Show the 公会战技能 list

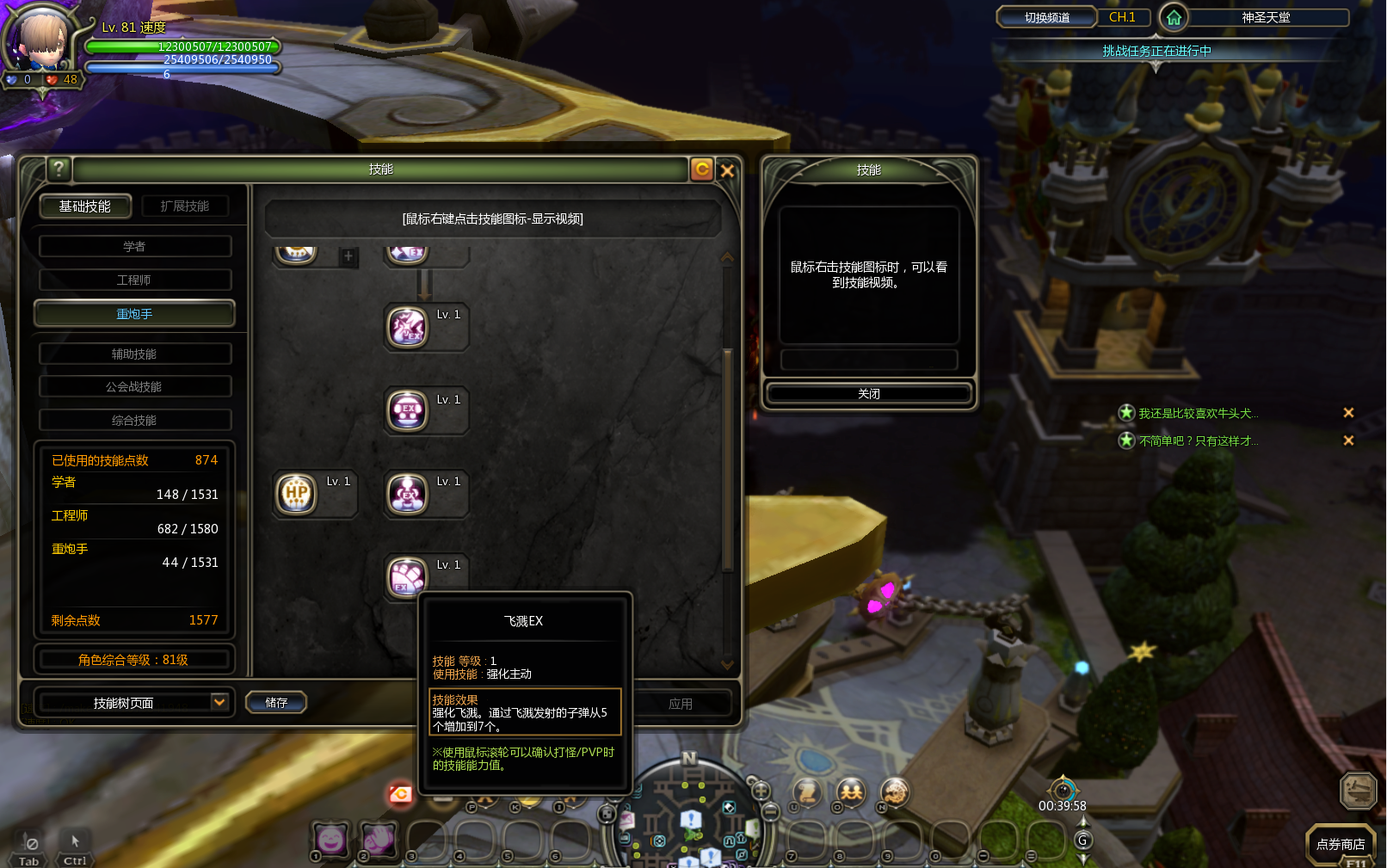(134, 387)
